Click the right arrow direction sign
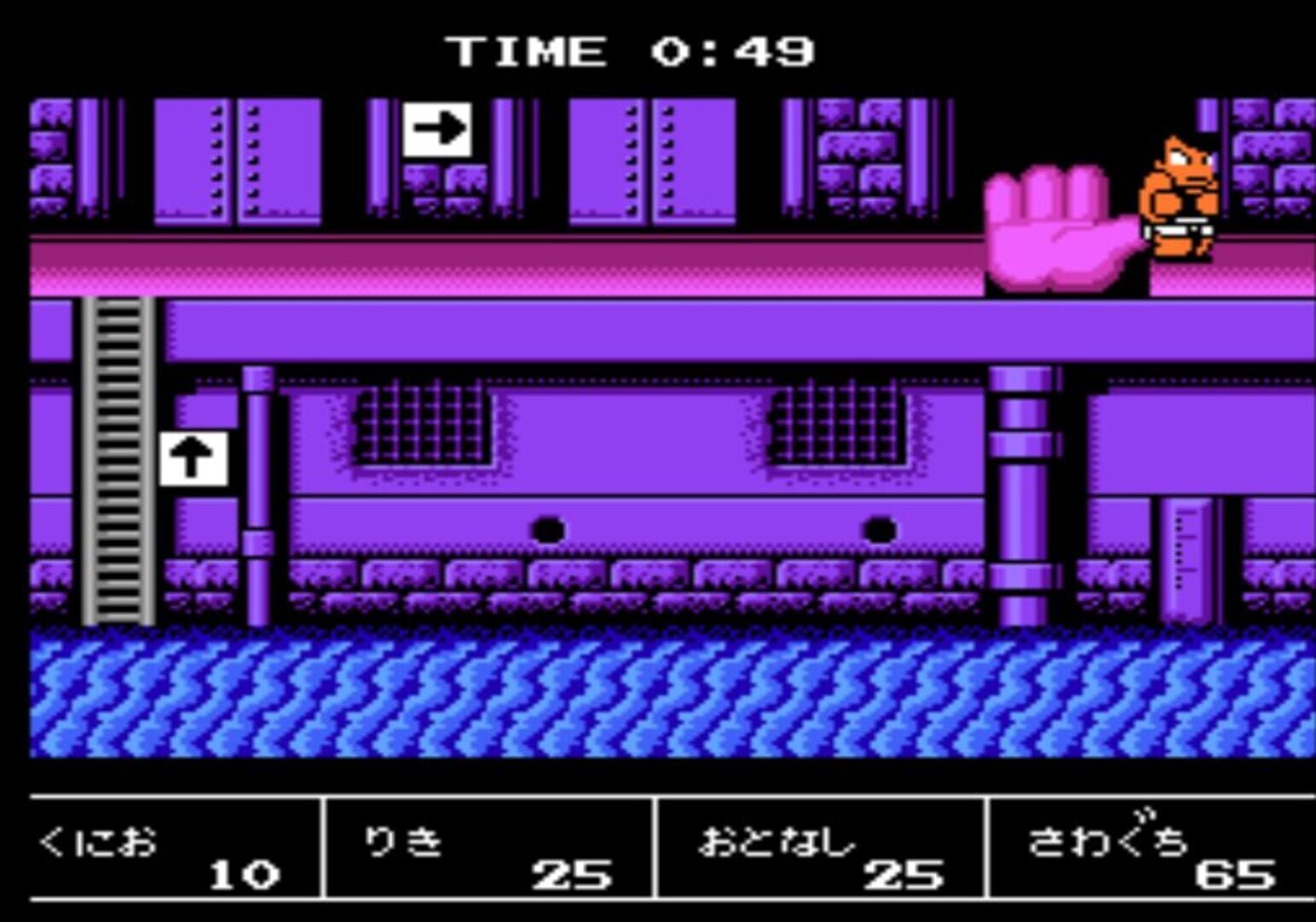This screenshot has height=922, width=1316. tap(437, 129)
